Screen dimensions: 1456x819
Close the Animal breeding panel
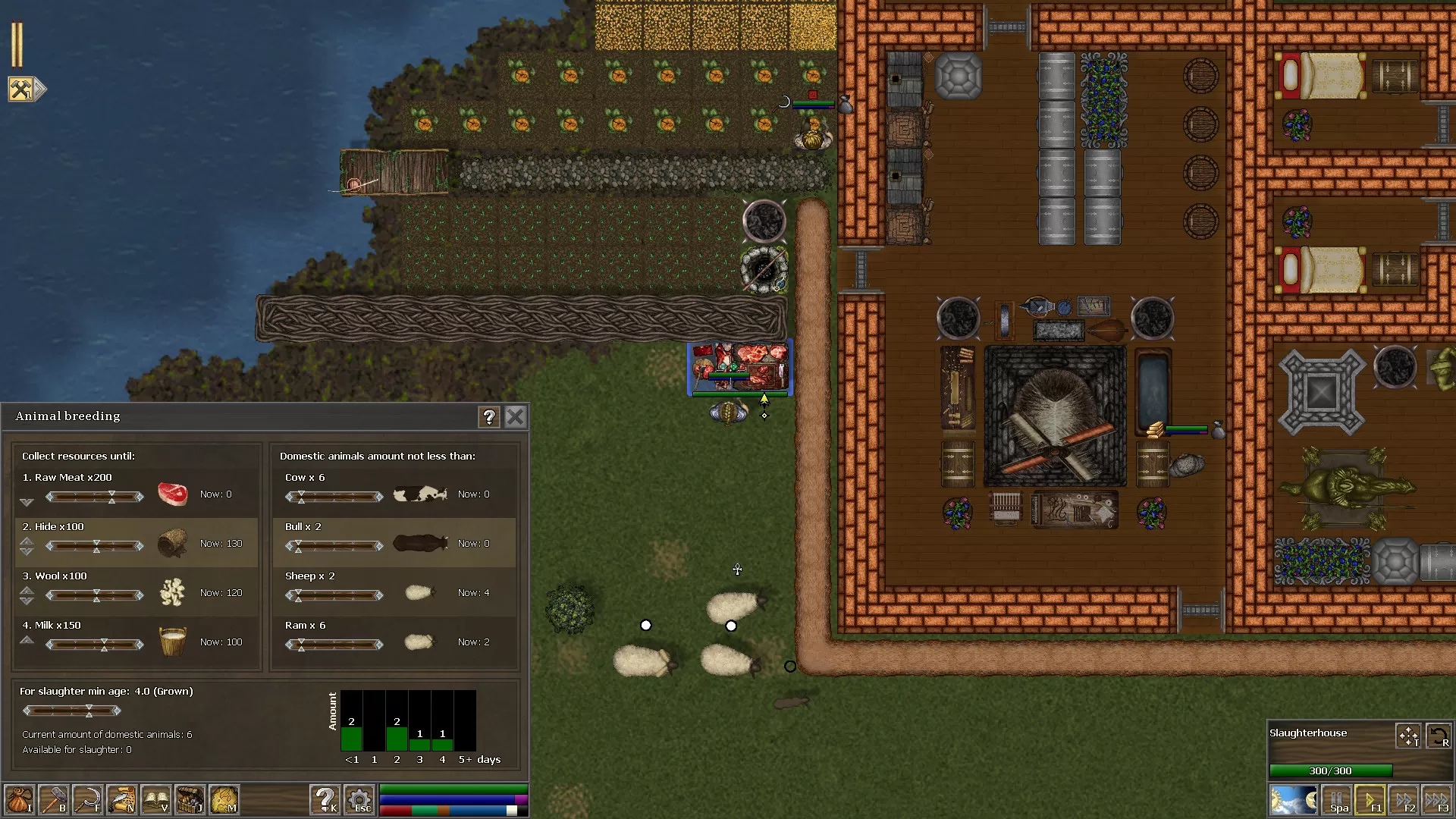(x=515, y=416)
